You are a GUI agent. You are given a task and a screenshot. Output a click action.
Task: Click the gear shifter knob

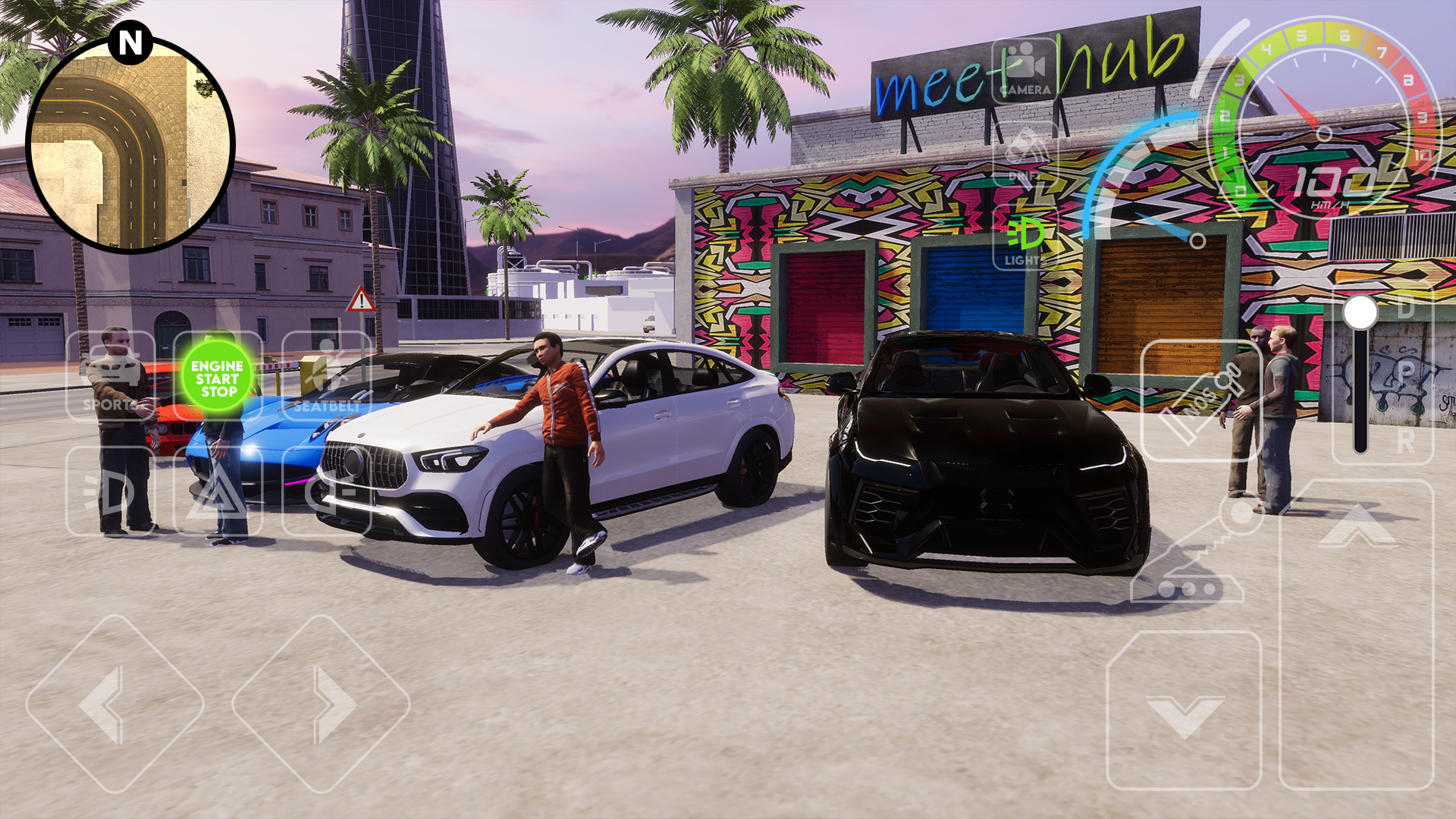point(1360,313)
